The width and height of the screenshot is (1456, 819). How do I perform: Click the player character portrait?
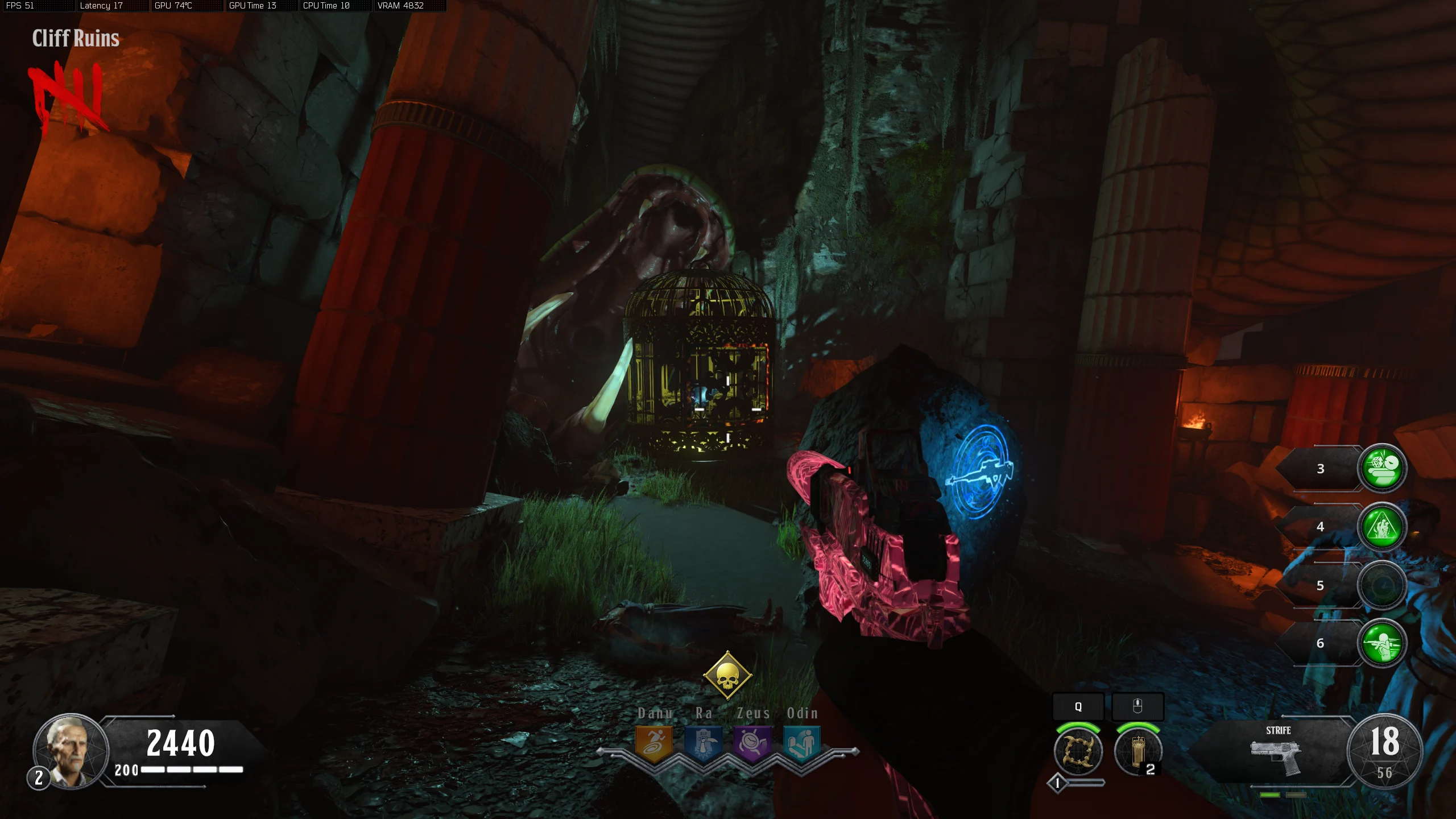[70, 751]
